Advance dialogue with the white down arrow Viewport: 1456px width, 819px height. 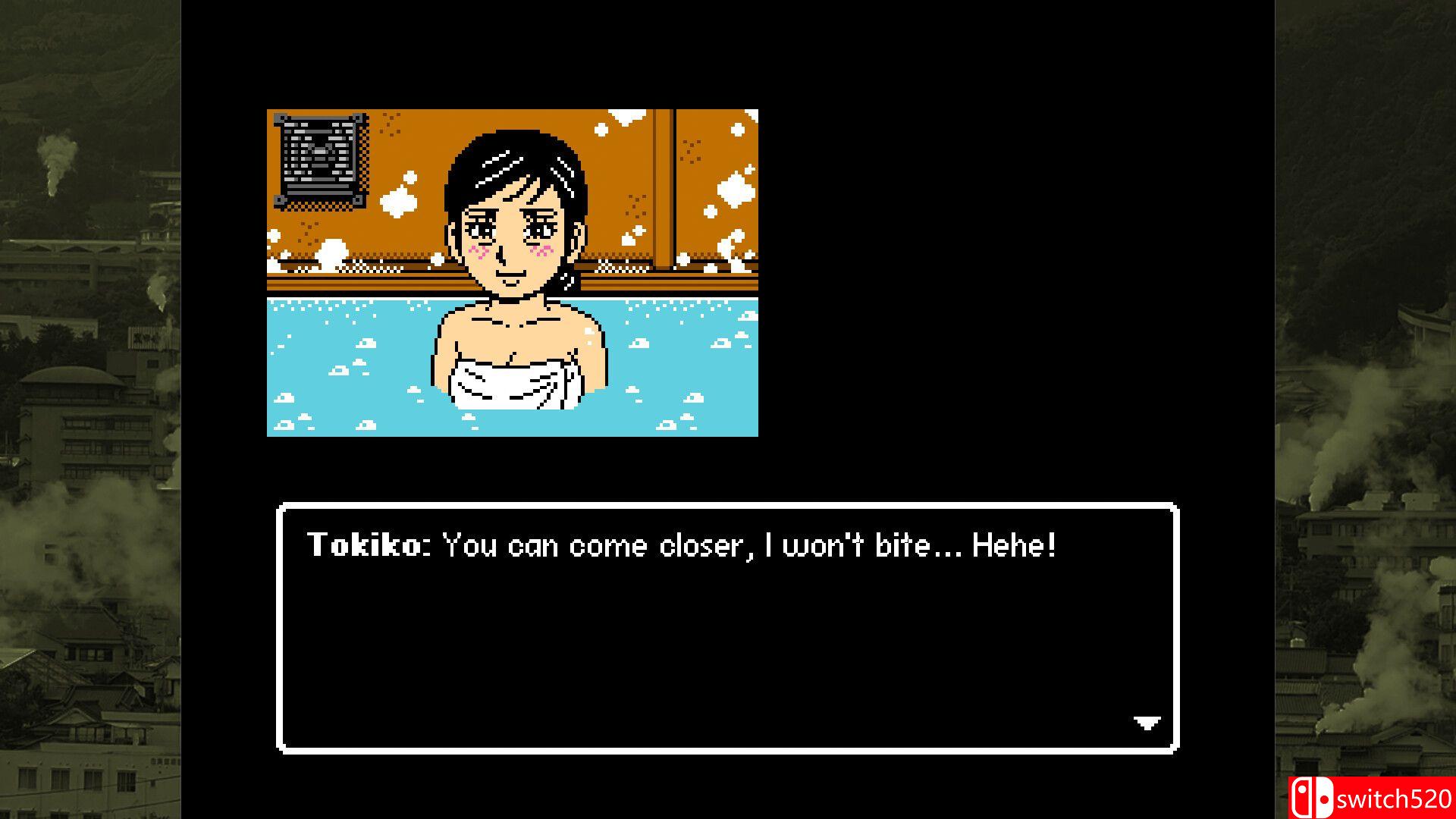pyautogui.click(x=1147, y=723)
